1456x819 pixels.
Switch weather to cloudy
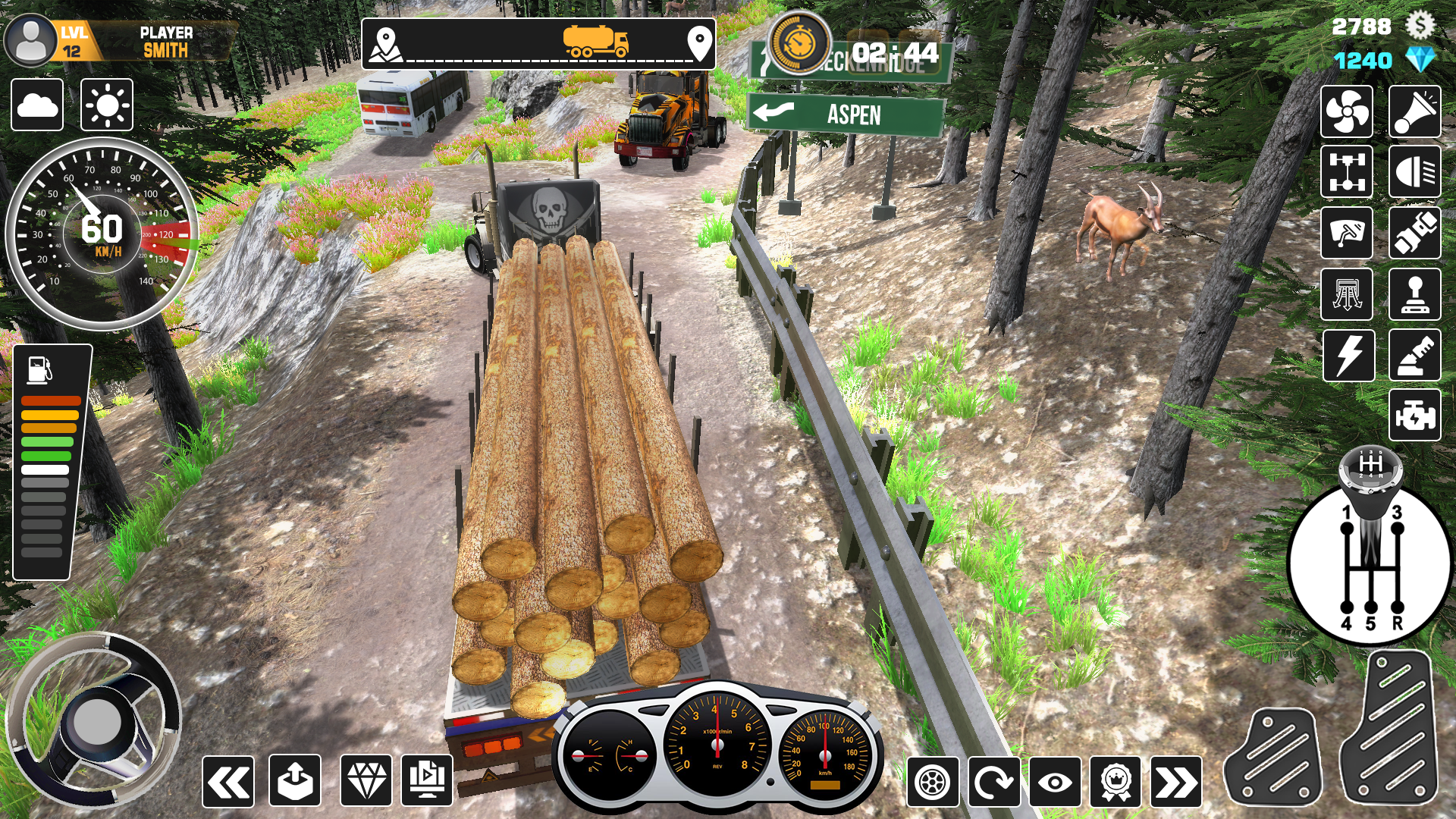click(x=37, y=105)
